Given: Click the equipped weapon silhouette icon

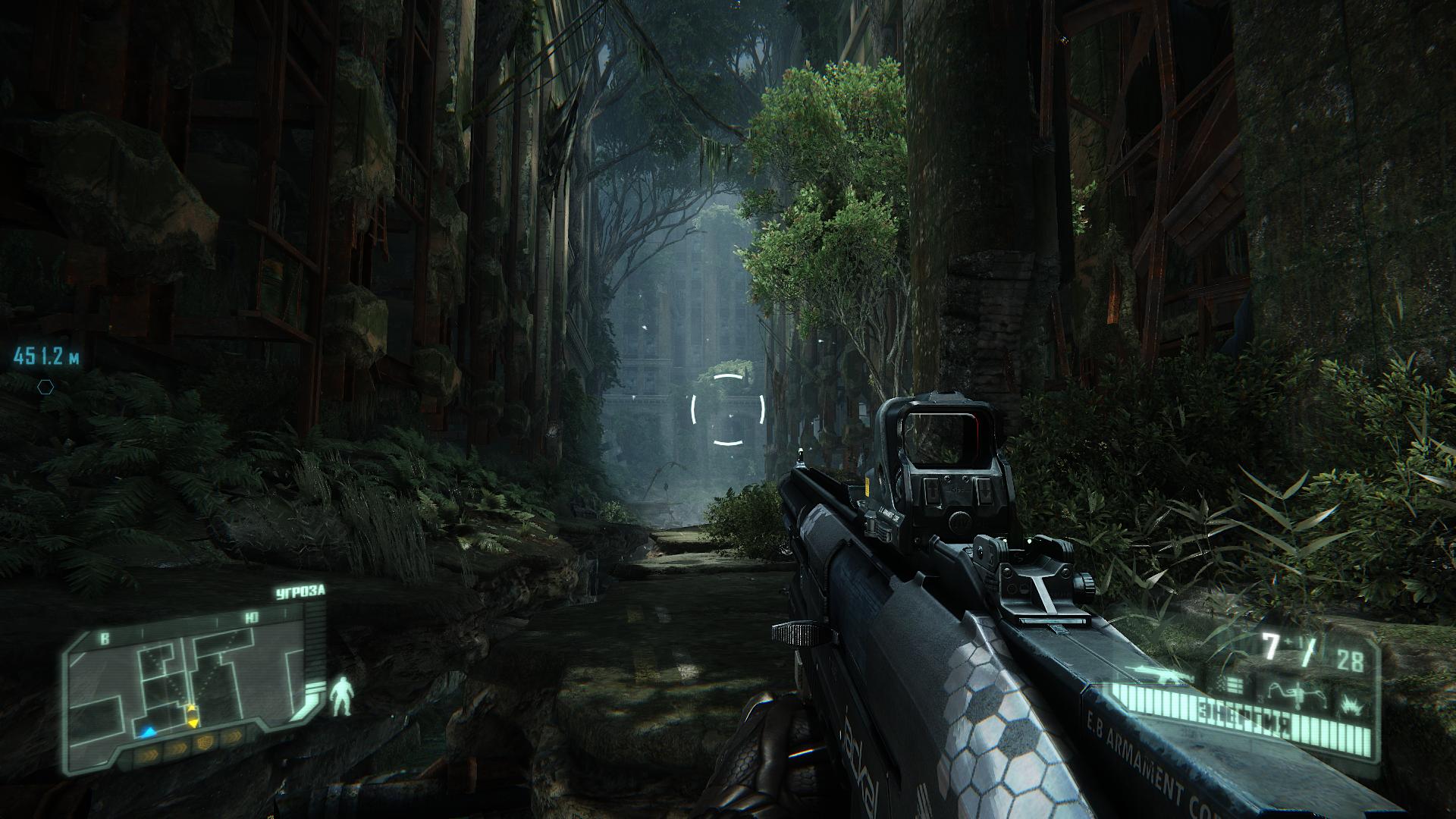Looking at the screenshot, I should point(1154,673).
